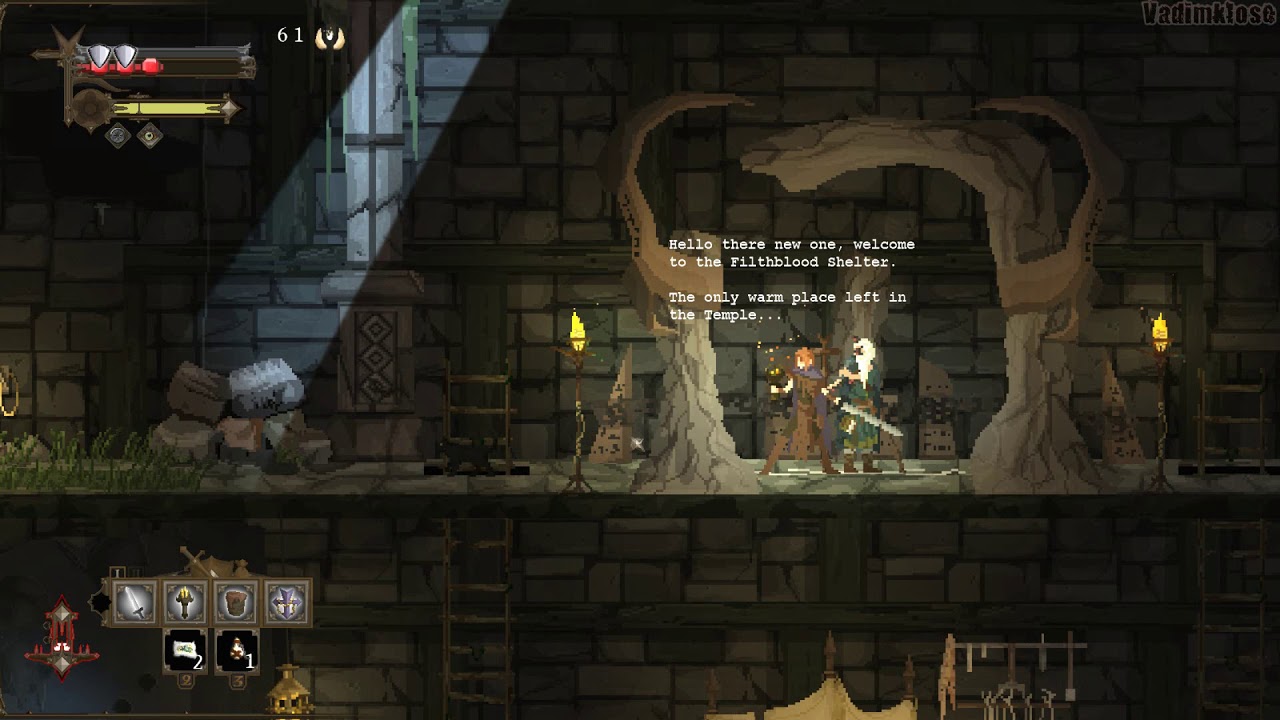Select the red ornate cross emblem
The height and width of the screenshot is (720, 1280).
[62, 640]
